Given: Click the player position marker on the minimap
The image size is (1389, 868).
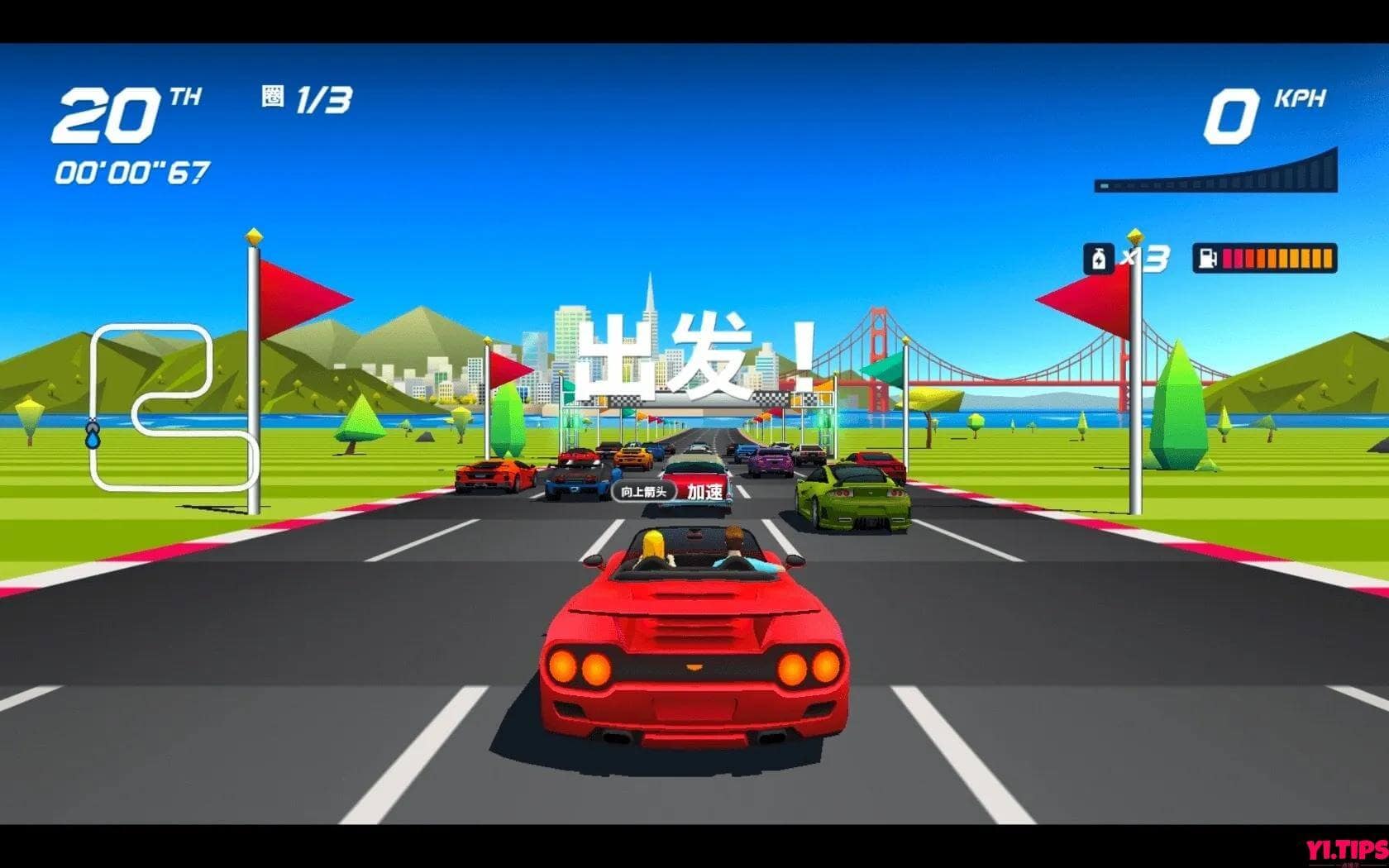Looking at the screenshot, I should point(93,433).
